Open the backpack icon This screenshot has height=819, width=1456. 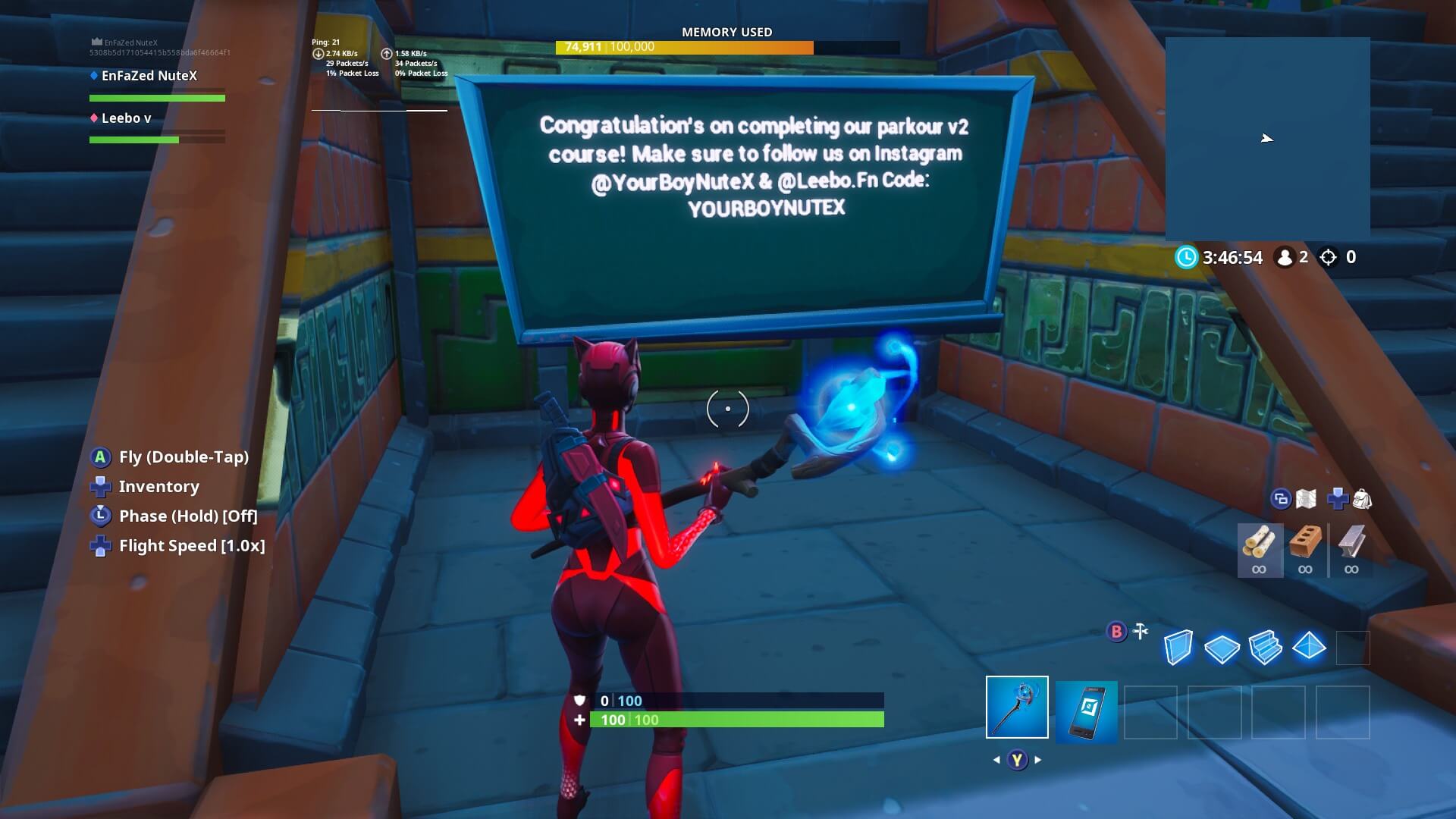pyautogui.click(x=1364, y=500)
